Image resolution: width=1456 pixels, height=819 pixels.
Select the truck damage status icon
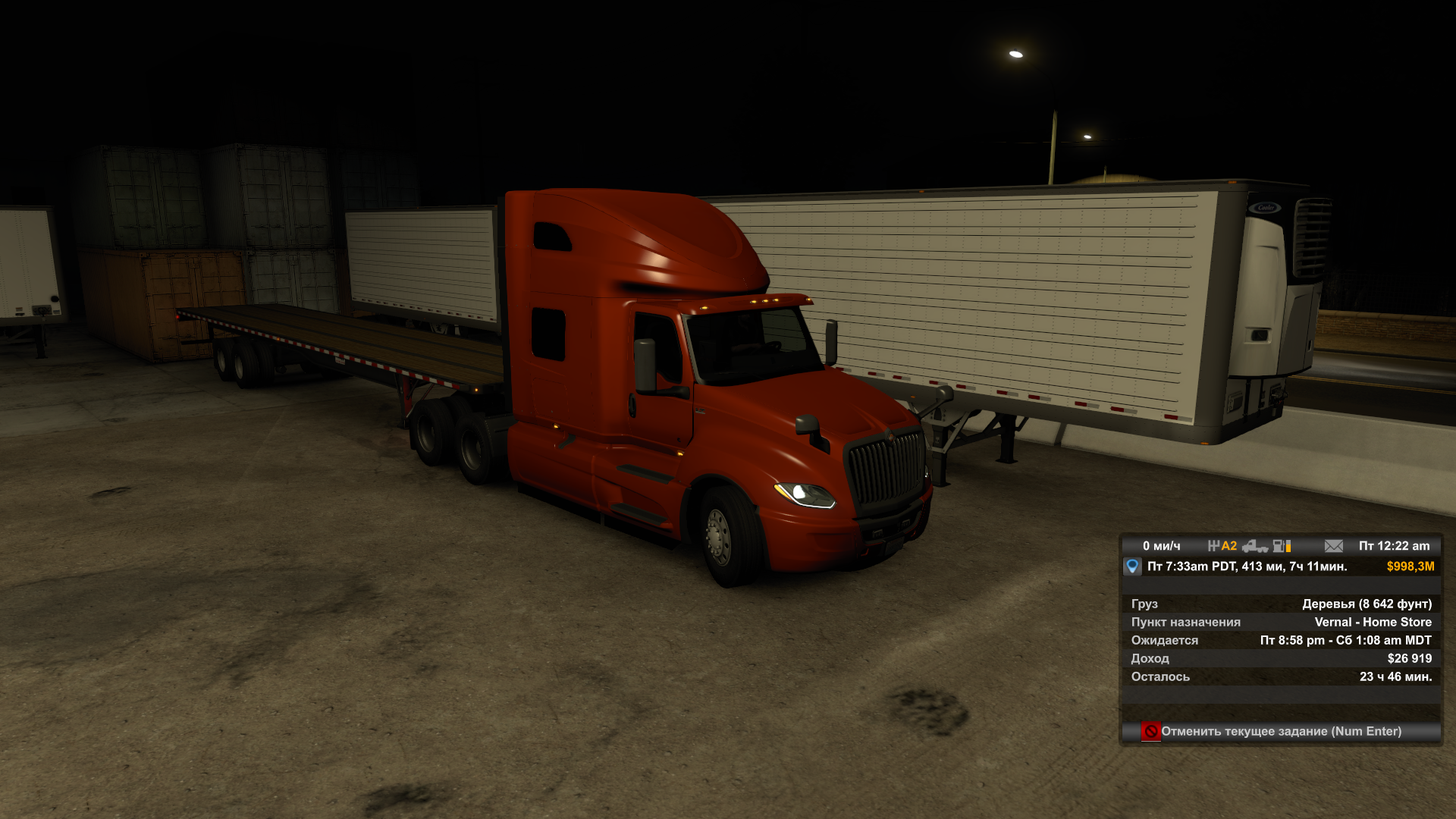click(1255, 546)
